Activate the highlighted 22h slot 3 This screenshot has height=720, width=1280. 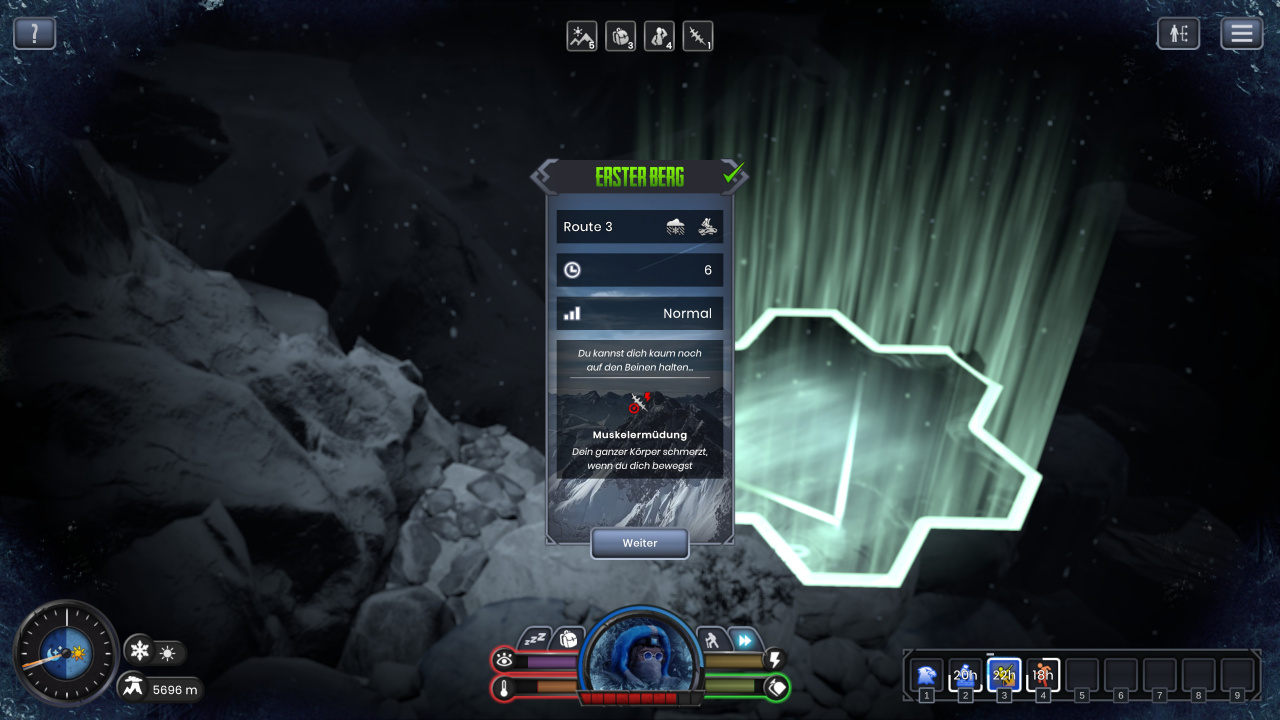click(1004, 674)
